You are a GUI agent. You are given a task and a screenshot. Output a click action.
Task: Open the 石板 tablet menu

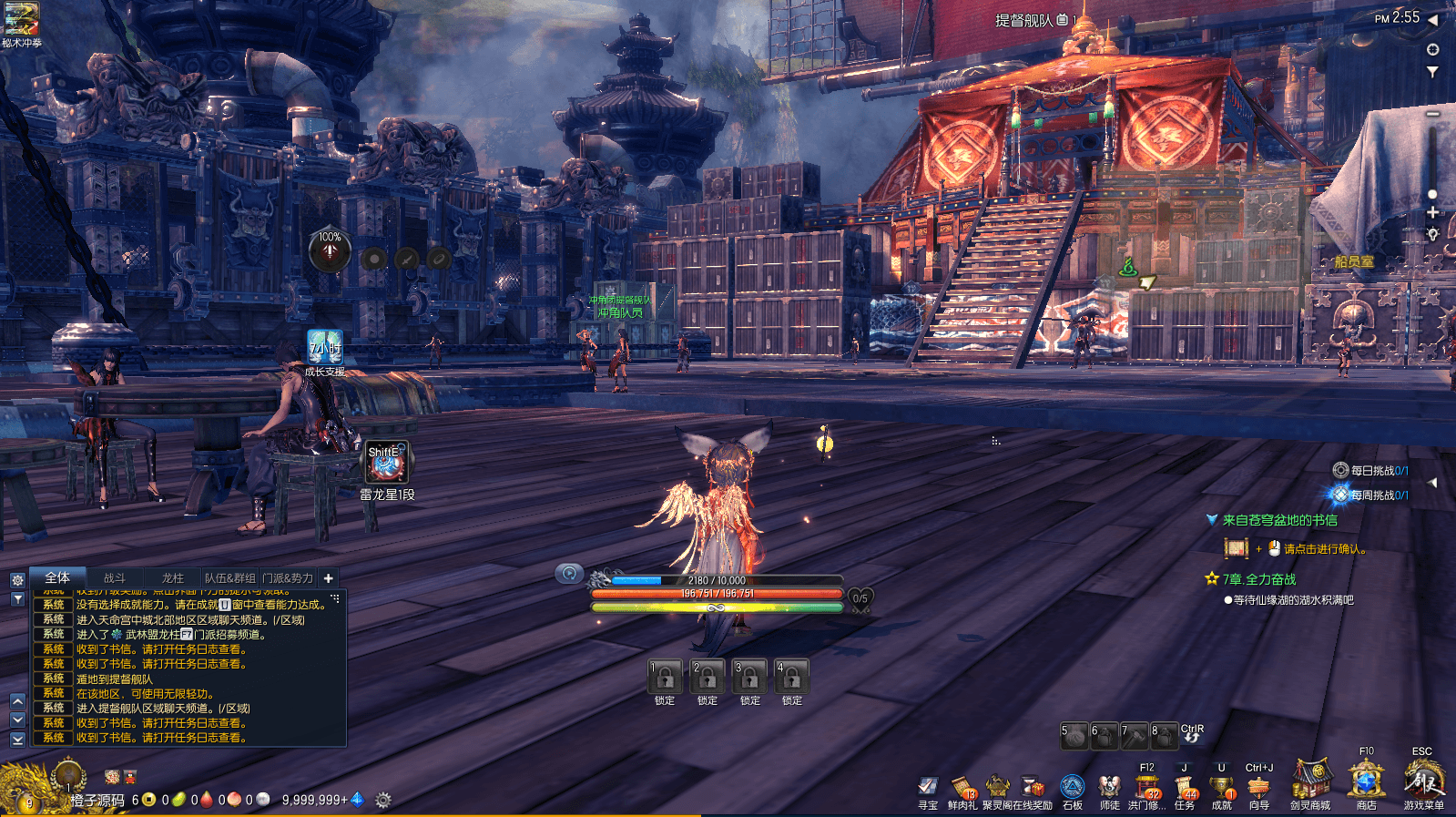pyautogui.click(x=1073, y=787)
